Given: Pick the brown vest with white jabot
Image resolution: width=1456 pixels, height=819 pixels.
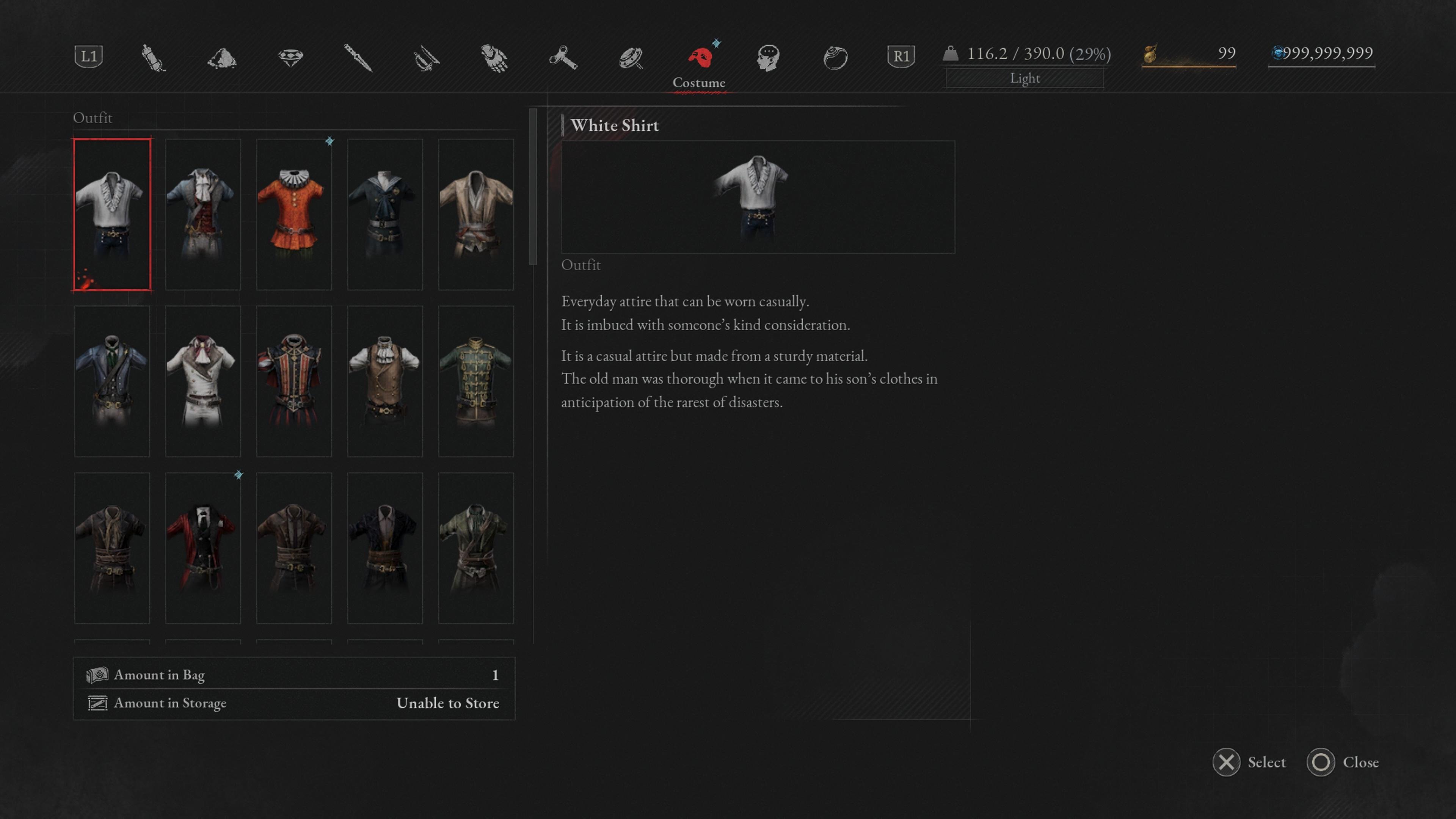Looking at the screenshot, I should [384, 381].
